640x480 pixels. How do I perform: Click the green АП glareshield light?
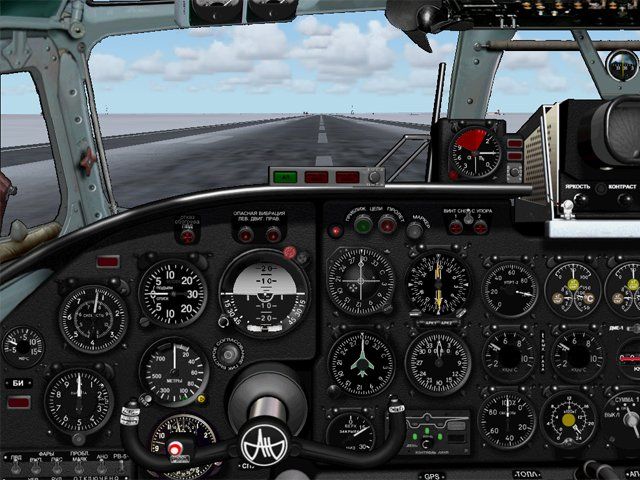pyautogui.click(x=285, y=177)
